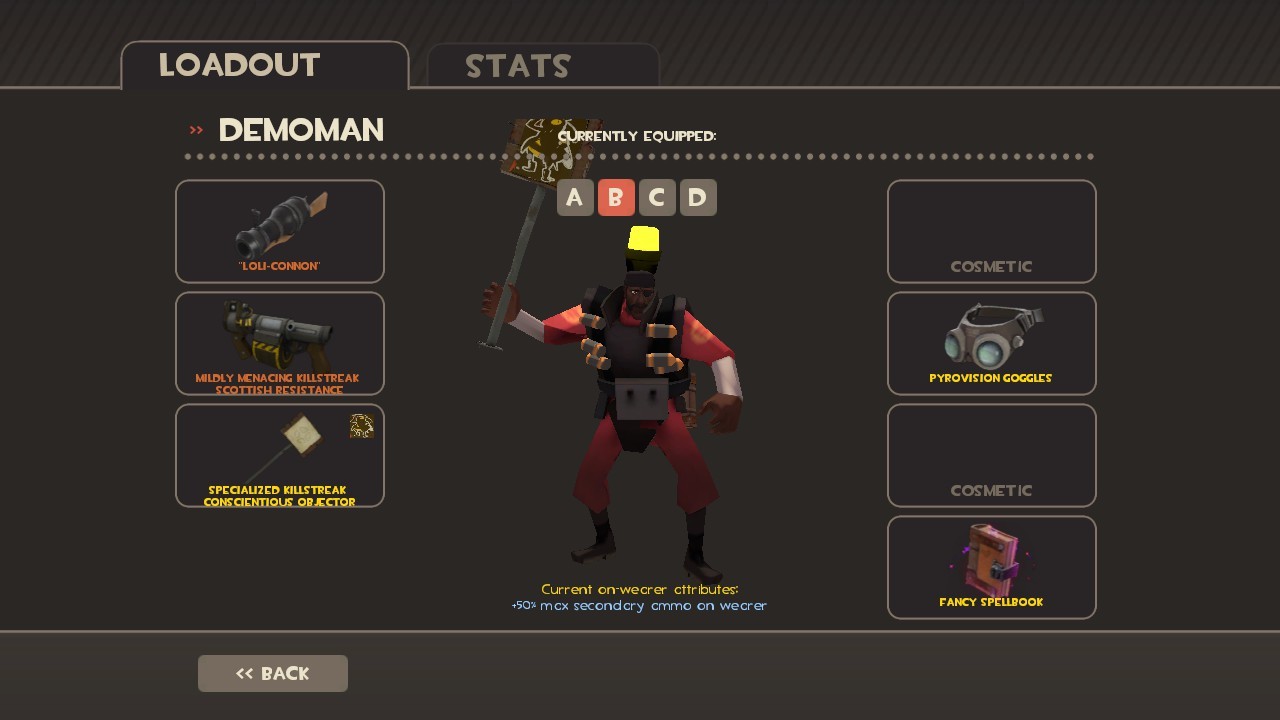Select the LOADOUT tab

237,65
